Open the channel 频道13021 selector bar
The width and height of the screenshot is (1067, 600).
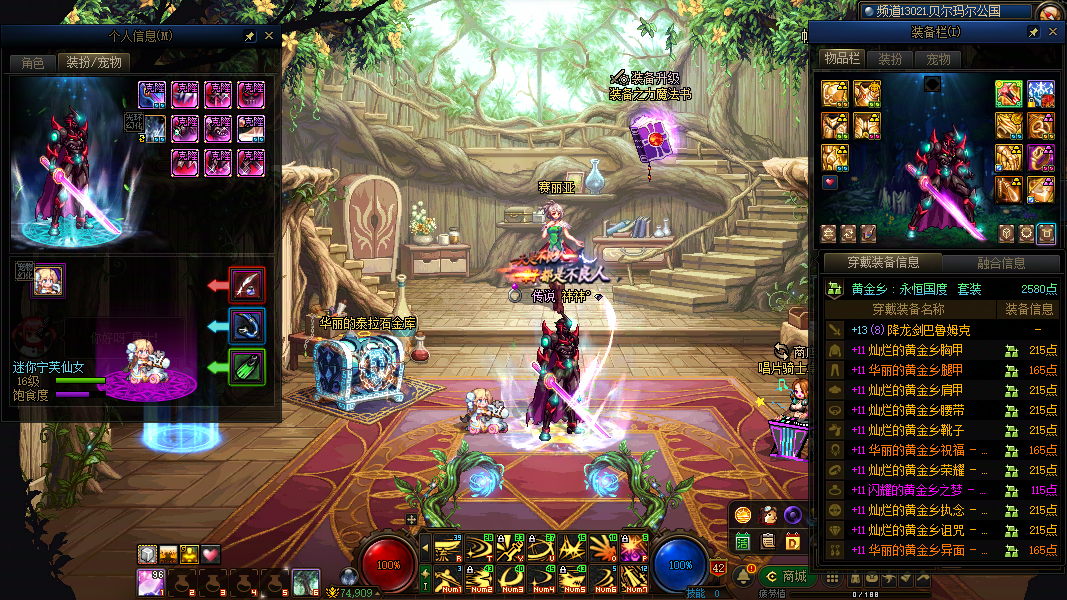[944, 11]
